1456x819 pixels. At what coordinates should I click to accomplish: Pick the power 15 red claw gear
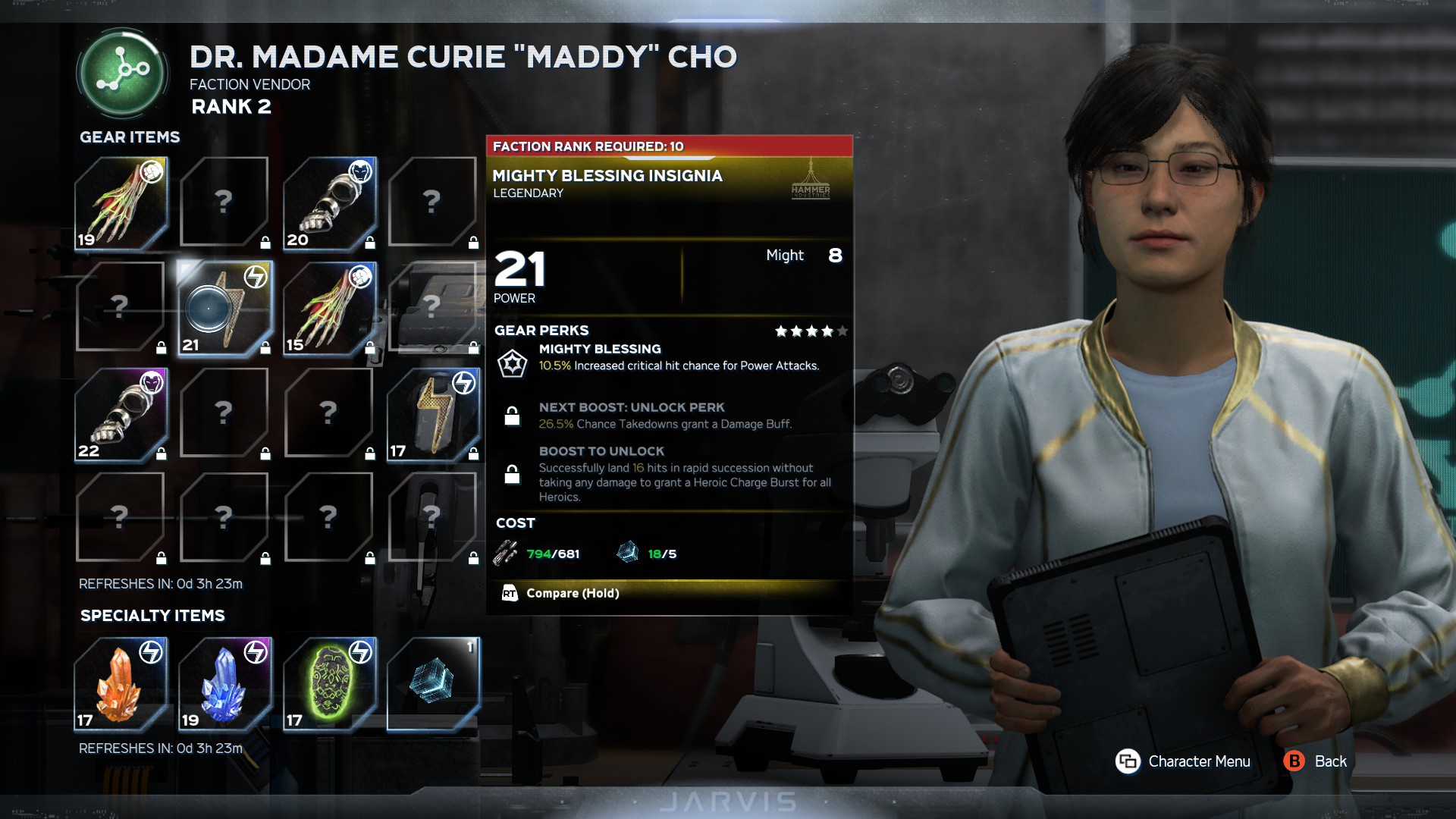point(329,309)
